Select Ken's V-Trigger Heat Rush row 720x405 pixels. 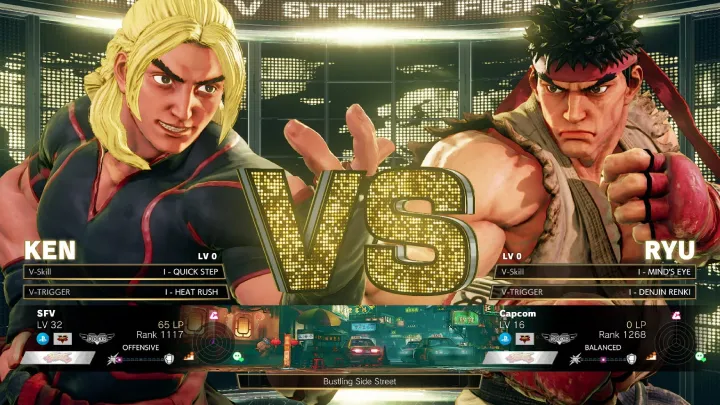tap(125, 292)
